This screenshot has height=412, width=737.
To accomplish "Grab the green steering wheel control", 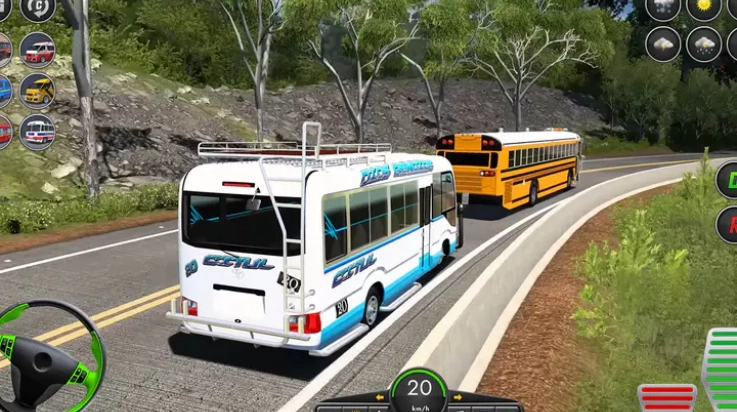I will pyautogui.click(x=50, y=355).
